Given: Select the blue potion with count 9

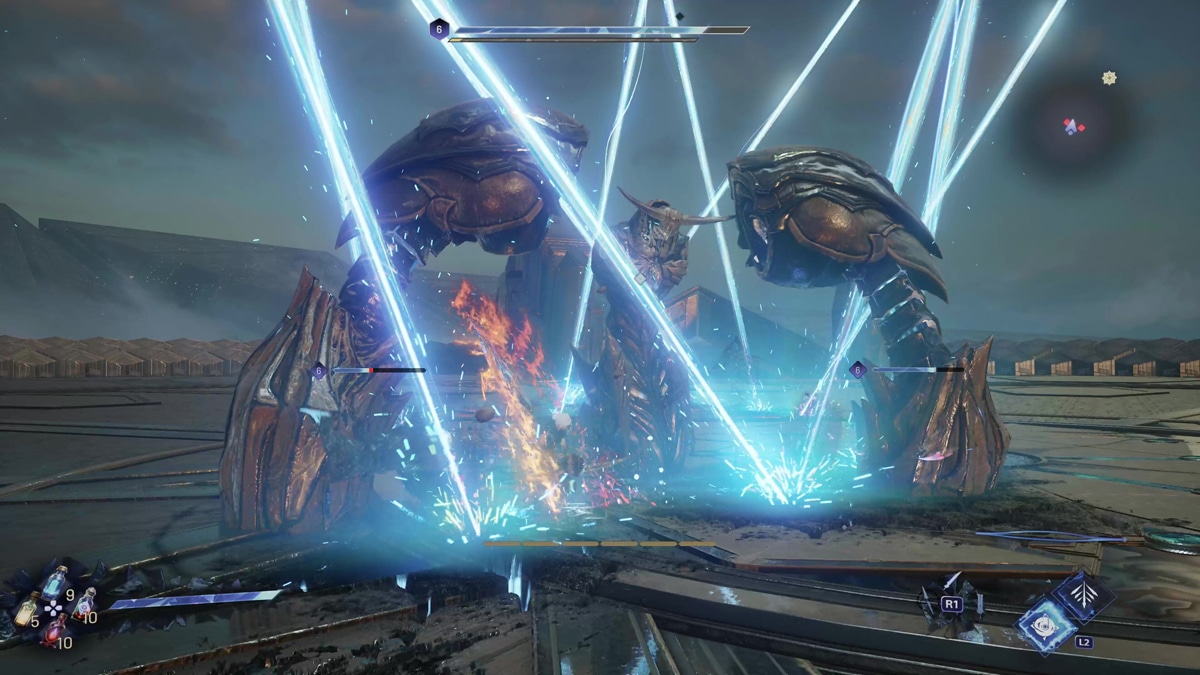Looking at the screenshot, I should pos(55,582).
